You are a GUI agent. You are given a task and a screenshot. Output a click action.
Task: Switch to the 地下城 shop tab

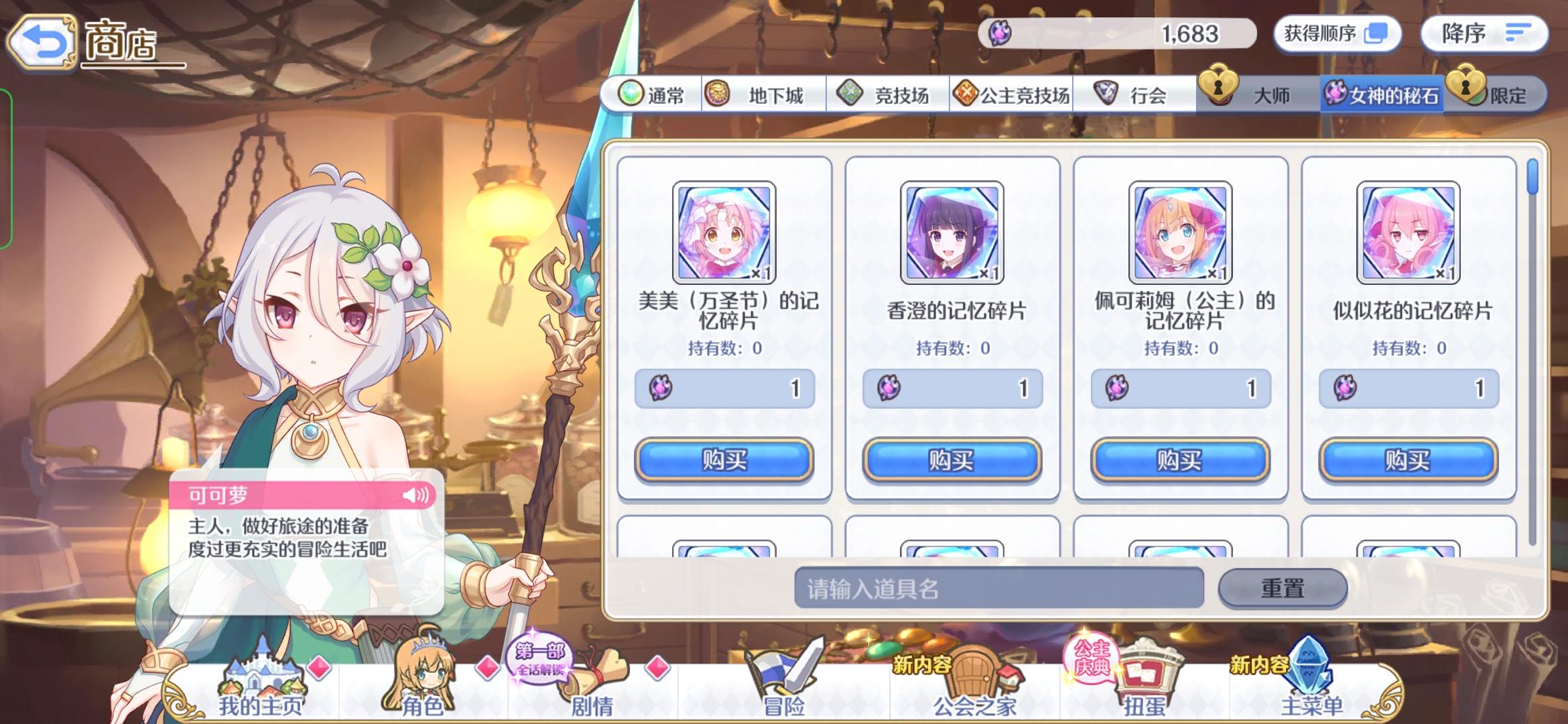[764, 95]
